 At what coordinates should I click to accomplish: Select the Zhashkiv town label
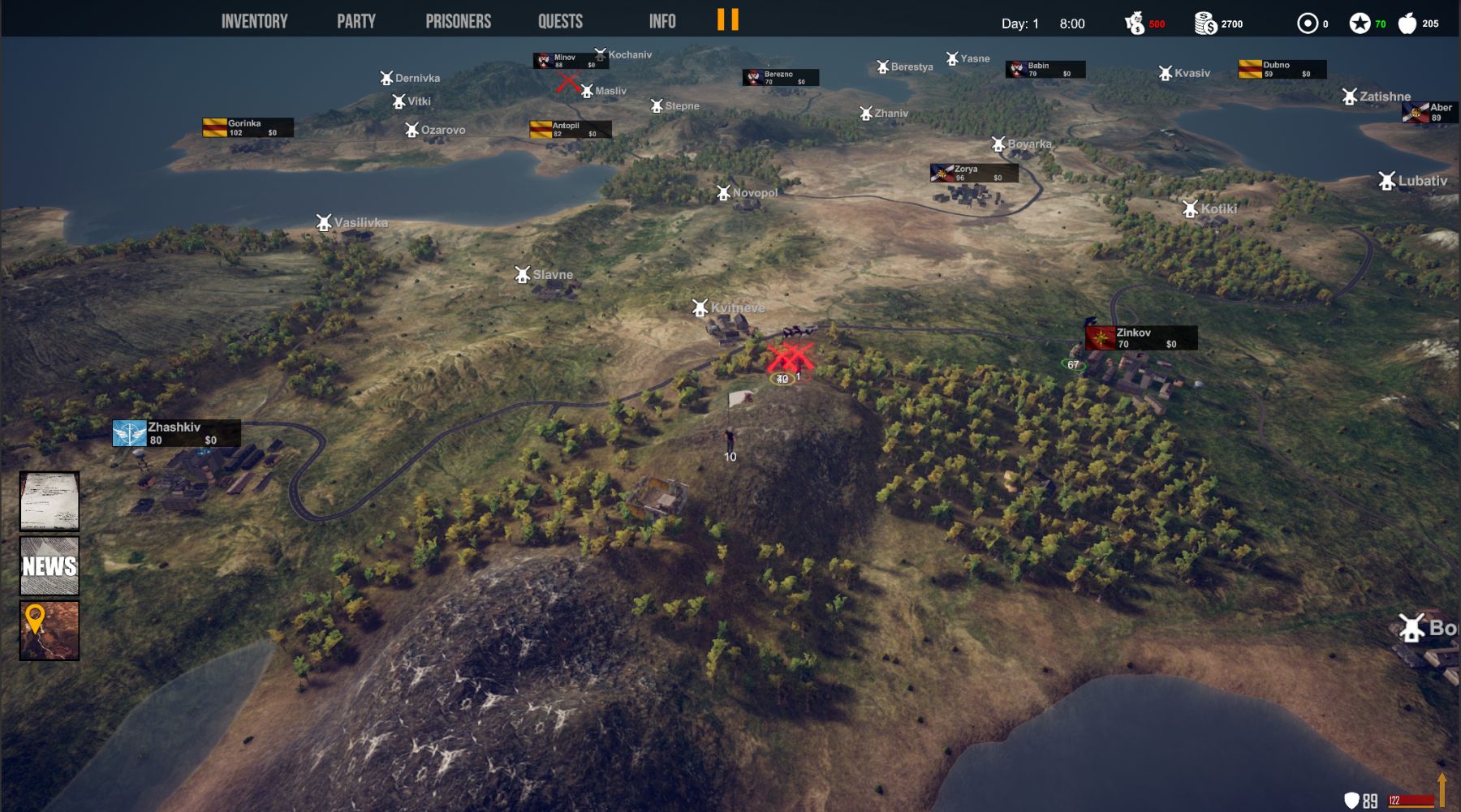point(176,433)
